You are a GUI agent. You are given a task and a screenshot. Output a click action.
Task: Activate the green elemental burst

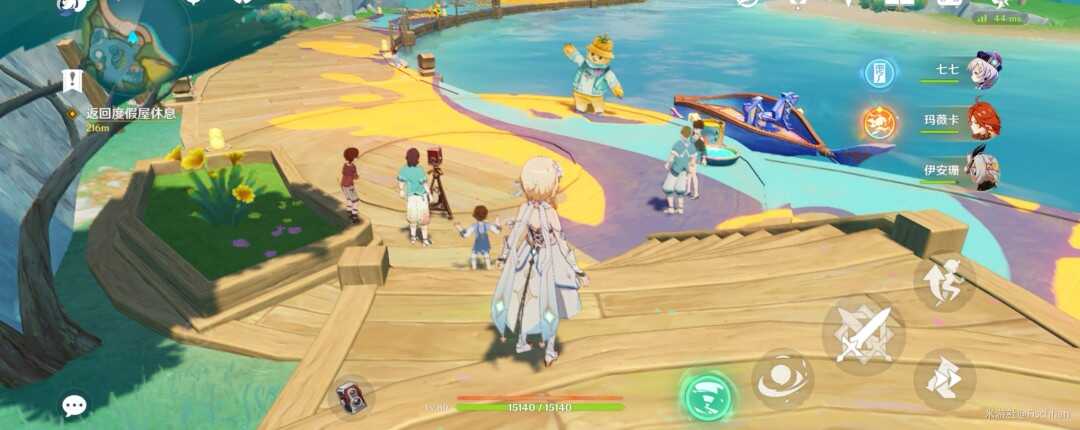coord(709,395)
